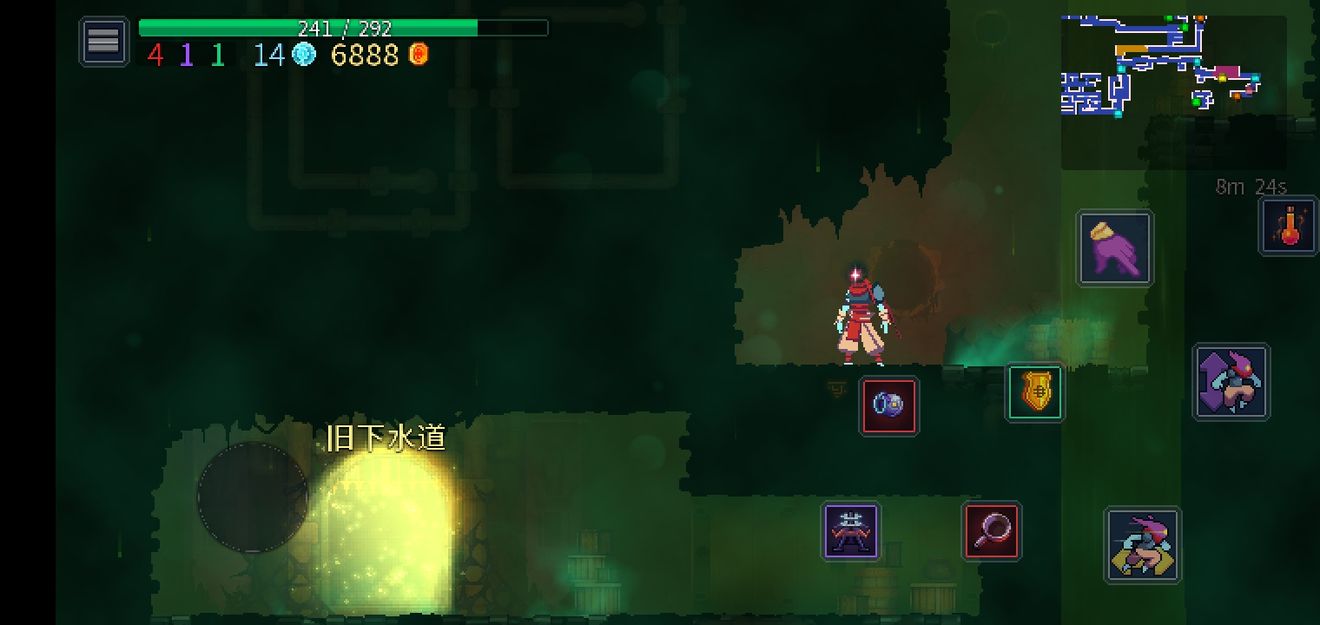Touch the virtual movement joystick
The width and height of the screenshot is (1320, 625).
pyautogui.click(x=253, y=497)
